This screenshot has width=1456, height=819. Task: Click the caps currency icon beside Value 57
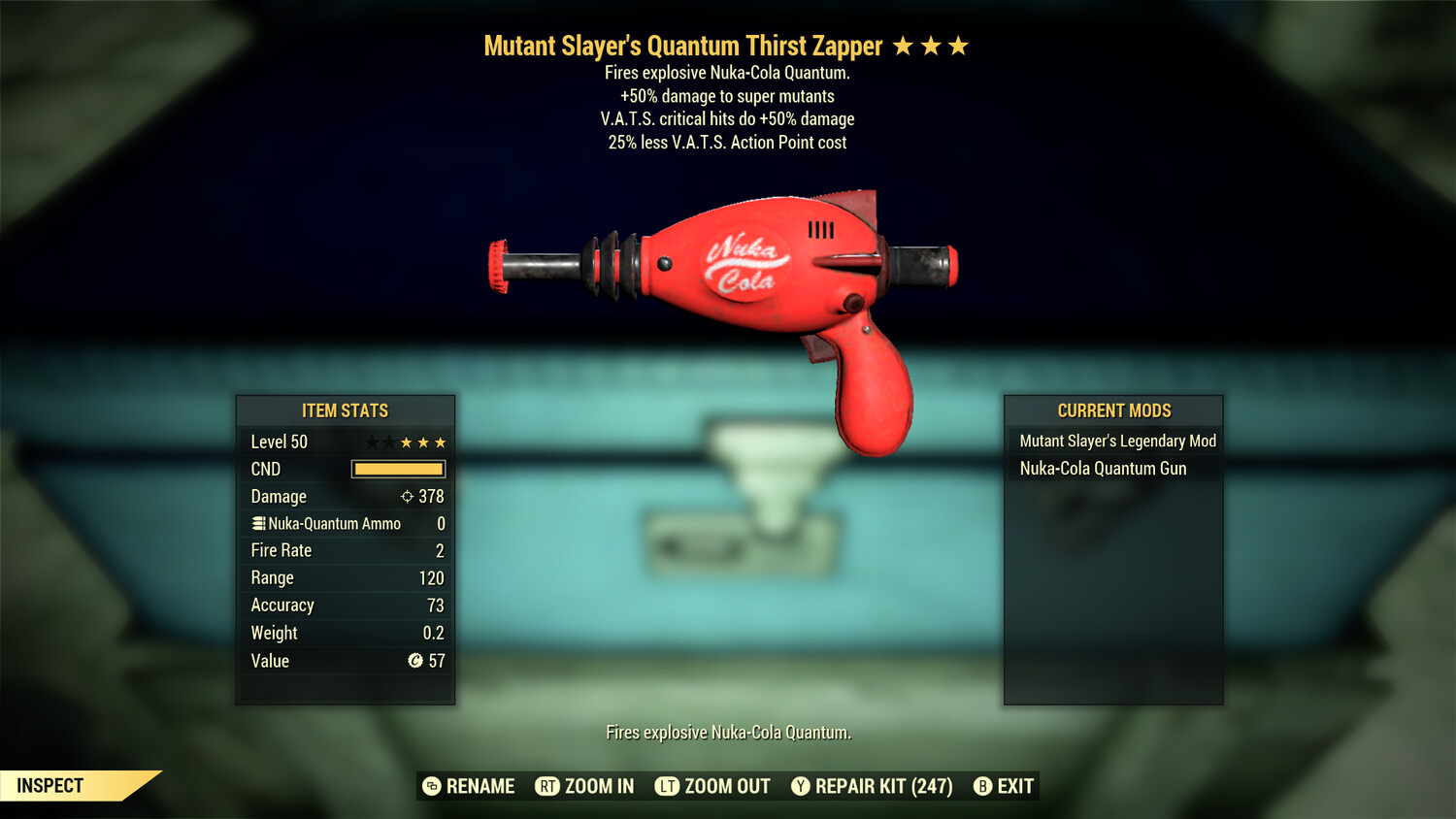(415, 662)
